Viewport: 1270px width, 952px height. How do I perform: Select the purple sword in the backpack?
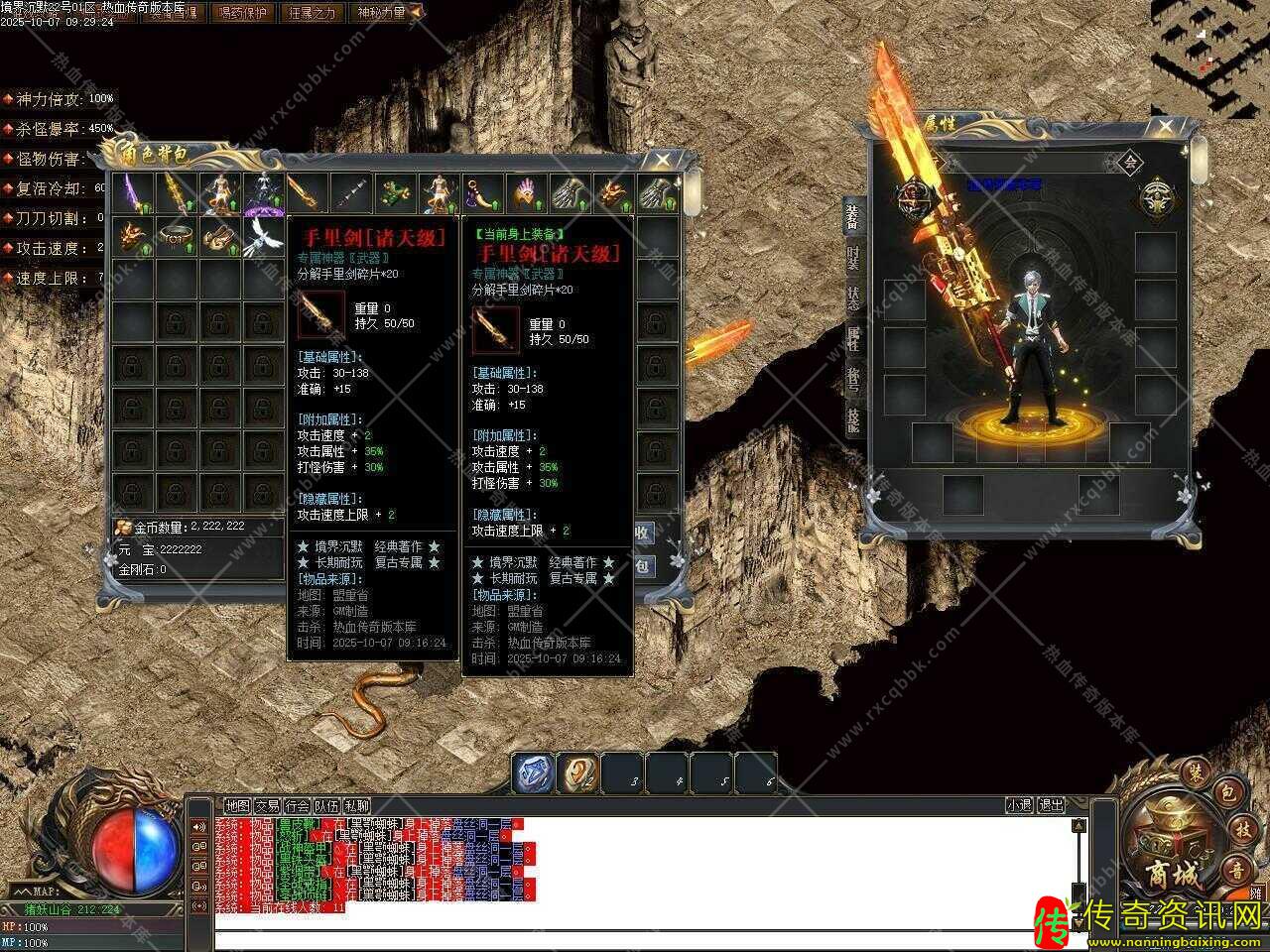[x=133, y=192]
